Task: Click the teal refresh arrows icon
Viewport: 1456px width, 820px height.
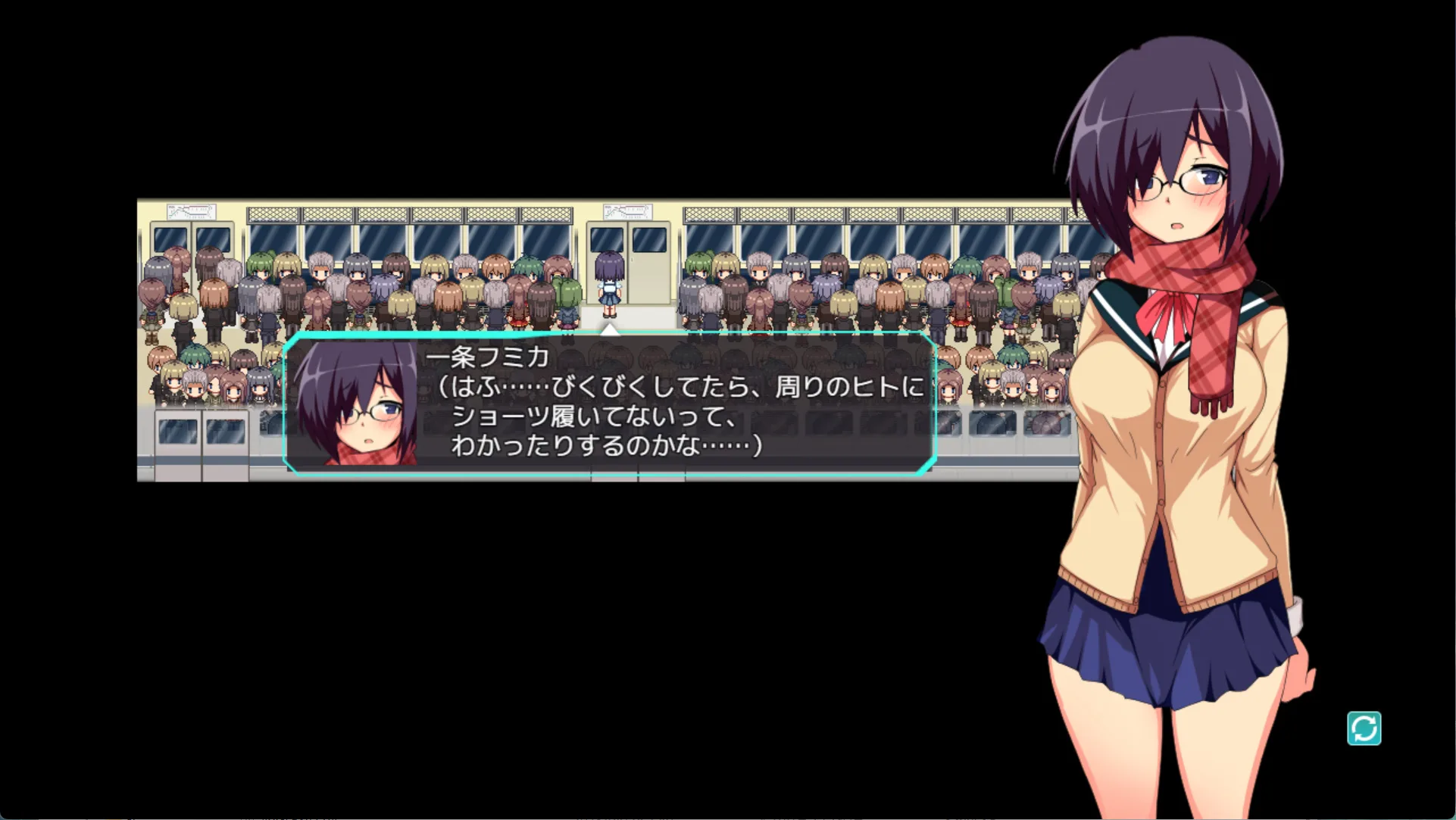Action: pyautogui.click(x=1364, y=728)
